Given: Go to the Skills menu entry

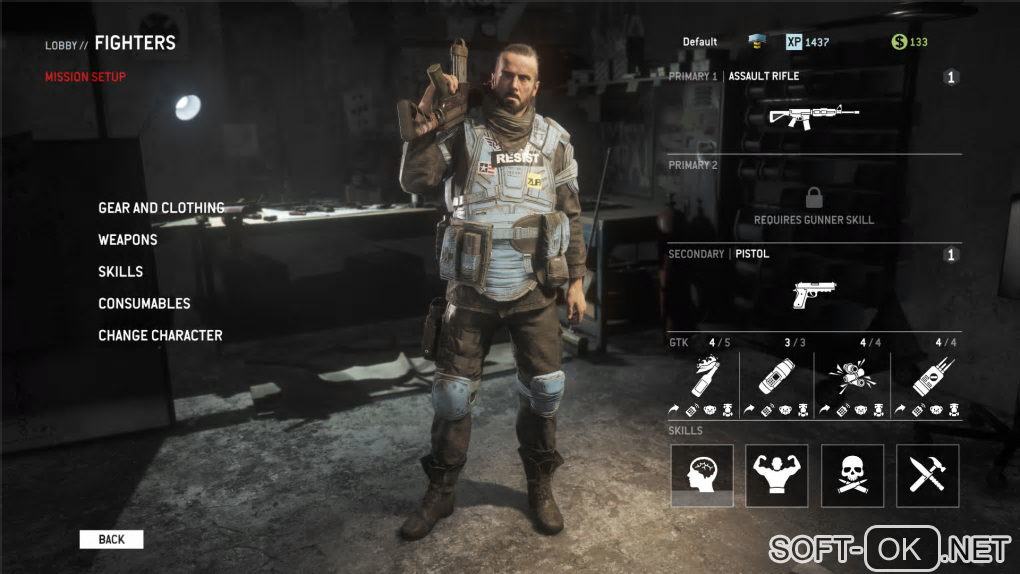Looking at the screenshot, I should pyautogui.click(x=120, y=272).
